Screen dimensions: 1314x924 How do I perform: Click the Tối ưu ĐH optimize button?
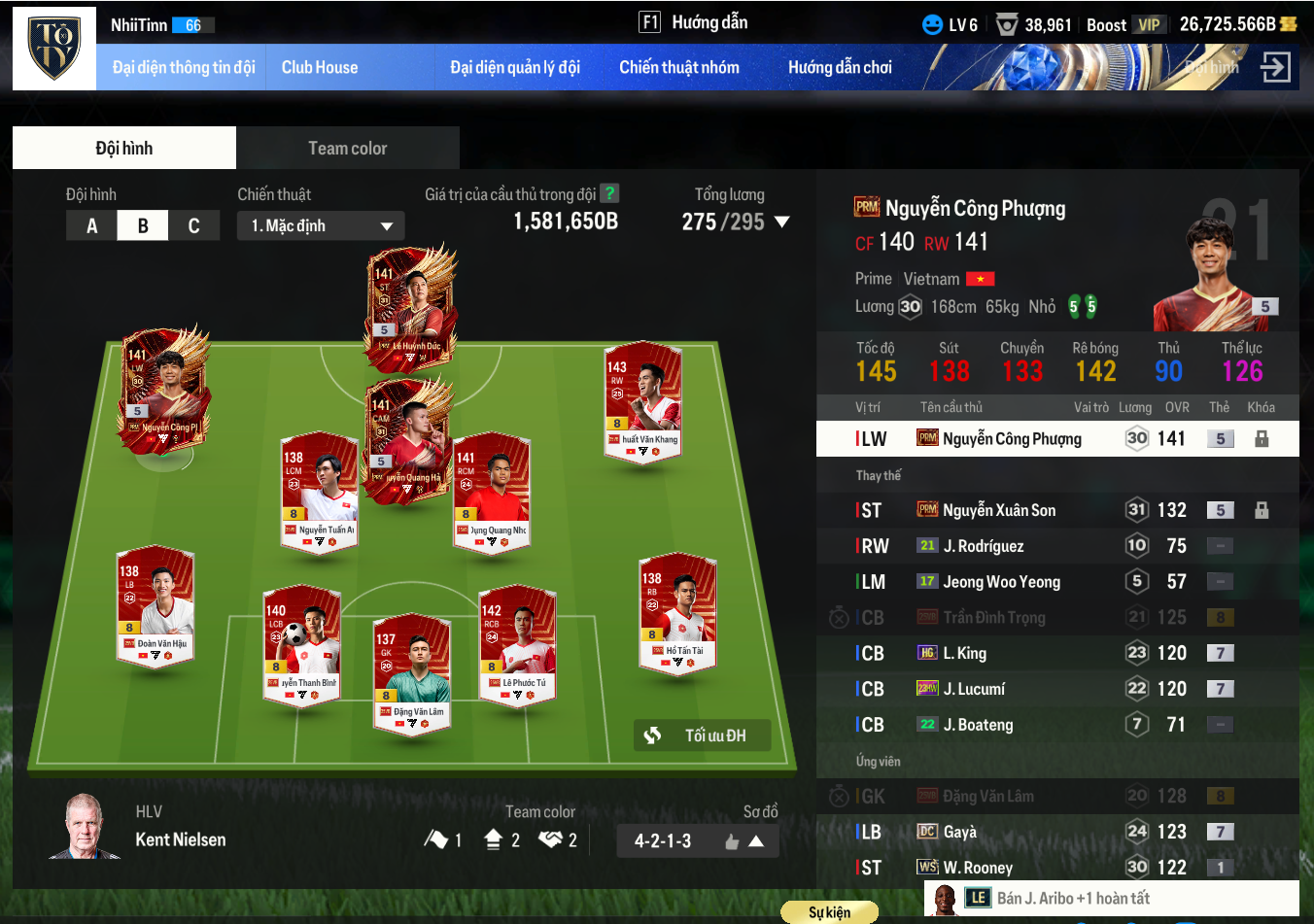[x=702, y=736]
